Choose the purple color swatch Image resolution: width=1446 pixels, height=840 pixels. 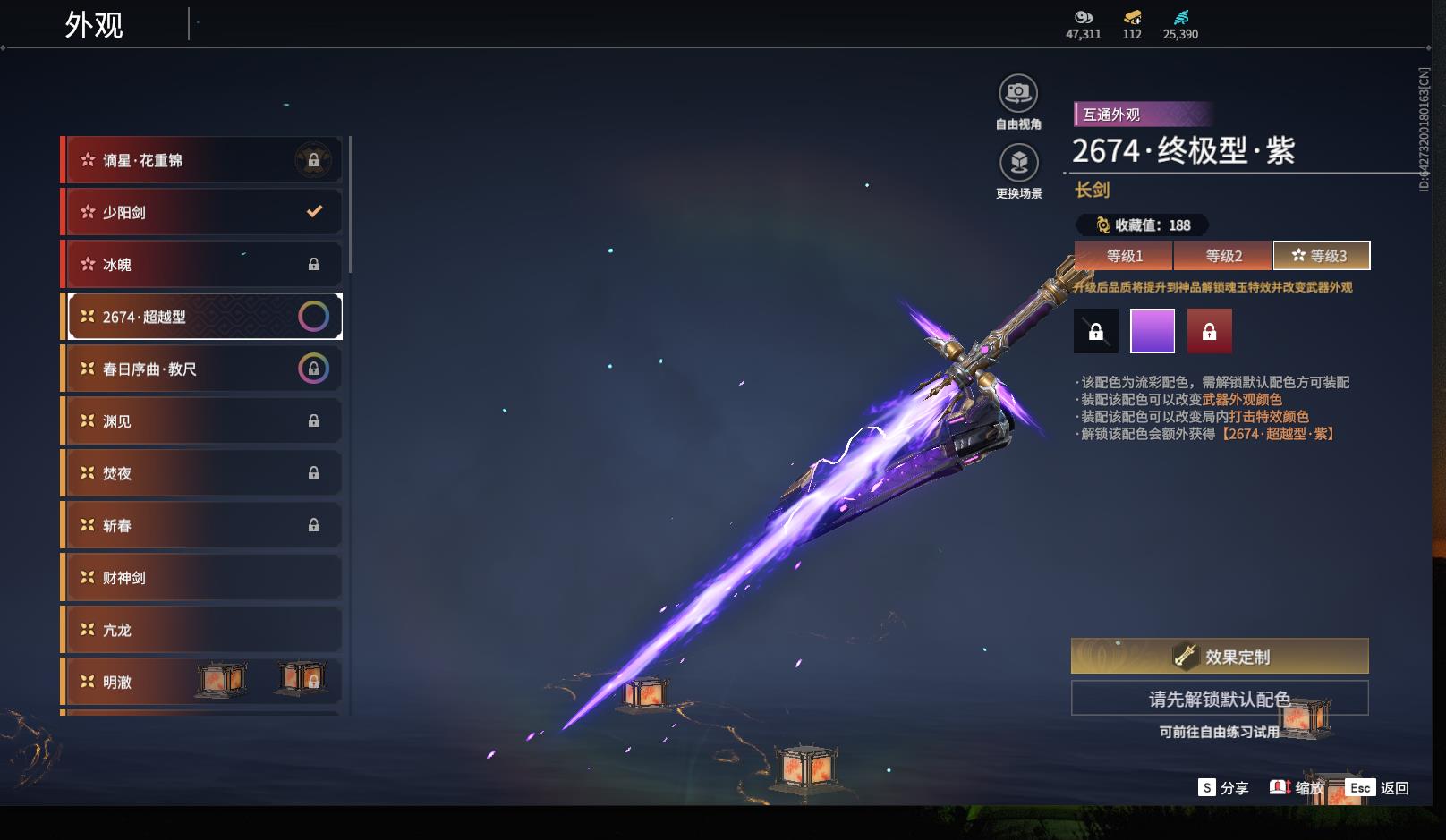coord(1153,331)
